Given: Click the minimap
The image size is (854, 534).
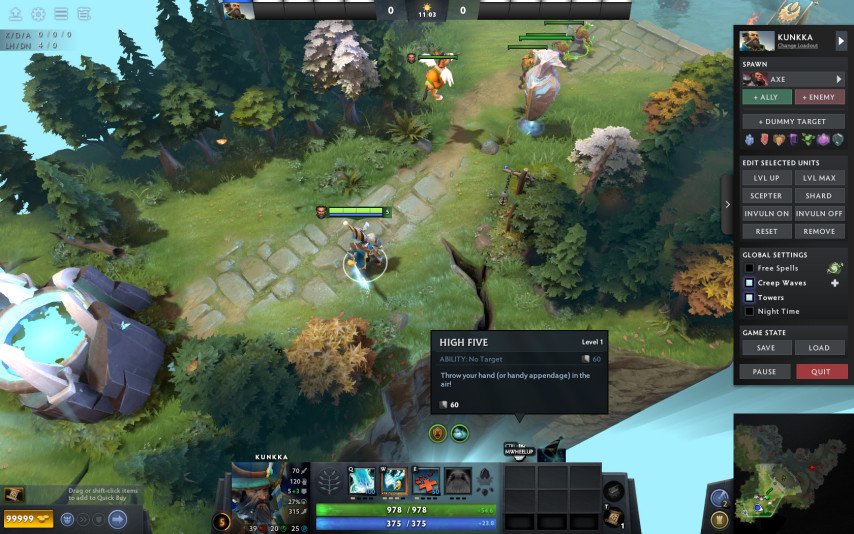Looking at the screenshot, I should (x=791, y=469).
